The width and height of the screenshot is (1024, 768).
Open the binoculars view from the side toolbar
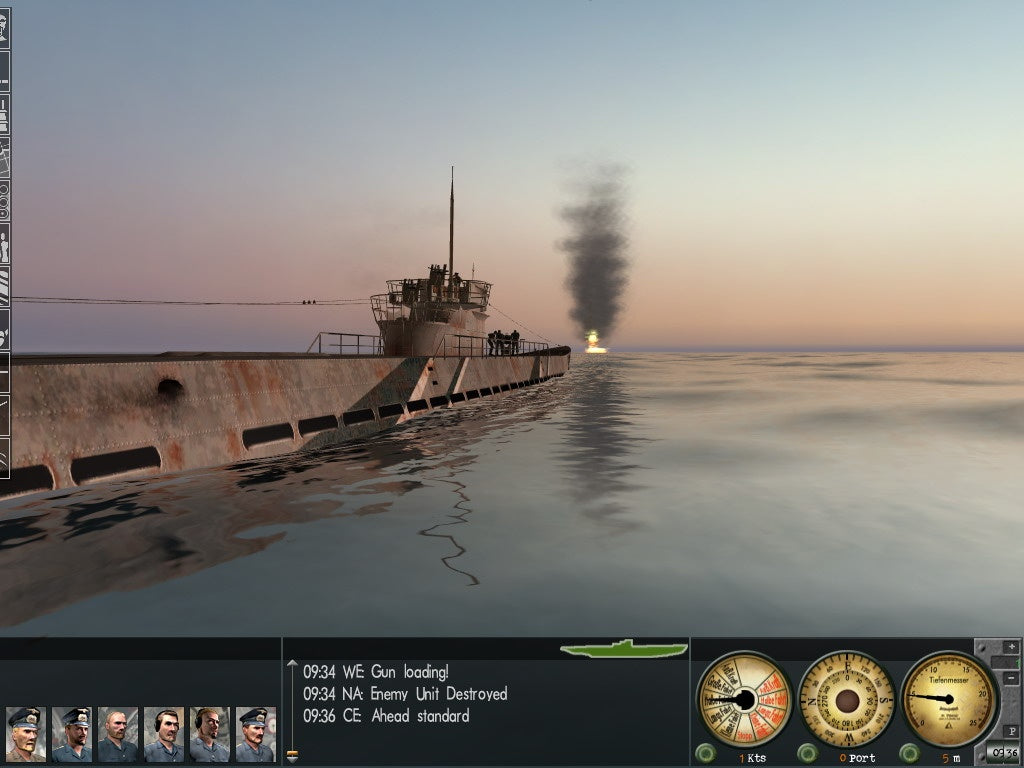[x=4, y=200]
